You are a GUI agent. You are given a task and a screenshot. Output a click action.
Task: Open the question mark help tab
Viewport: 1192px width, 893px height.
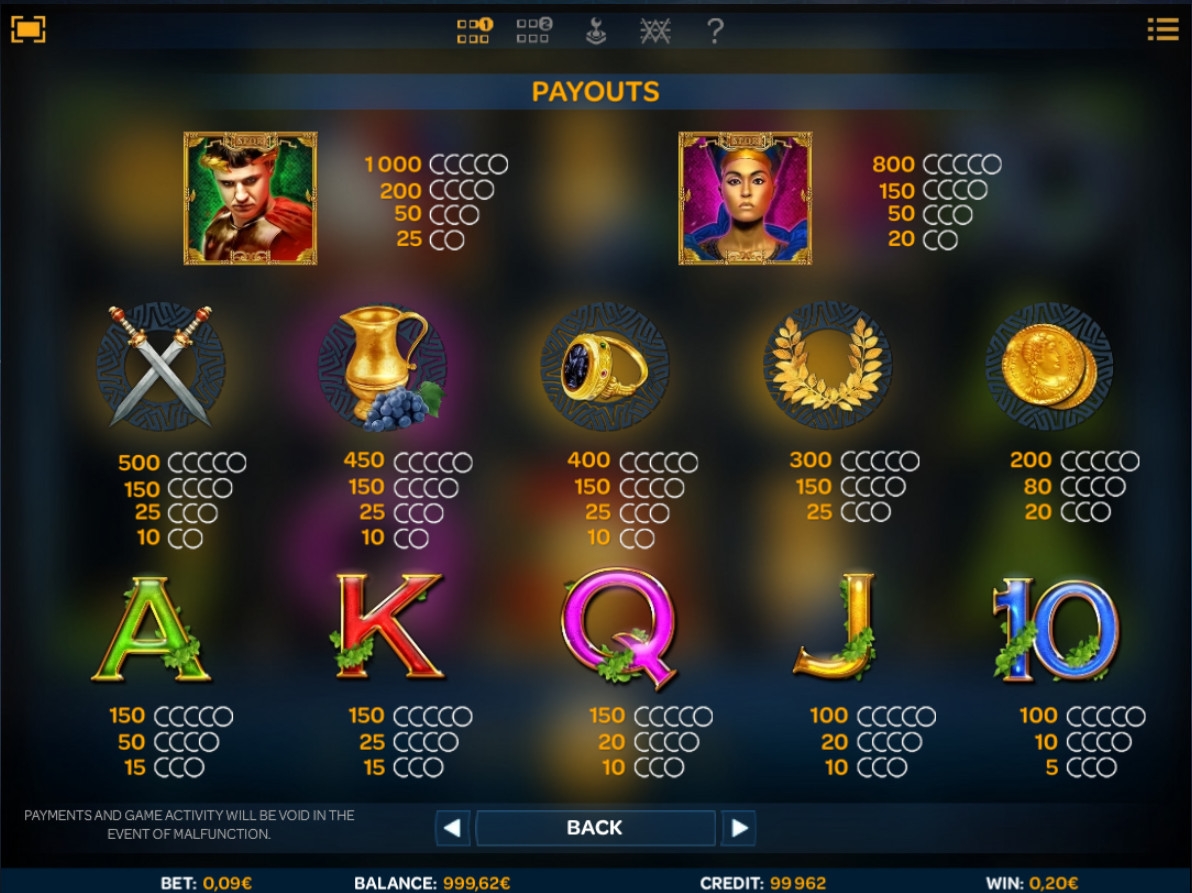[x=714, y=31]
